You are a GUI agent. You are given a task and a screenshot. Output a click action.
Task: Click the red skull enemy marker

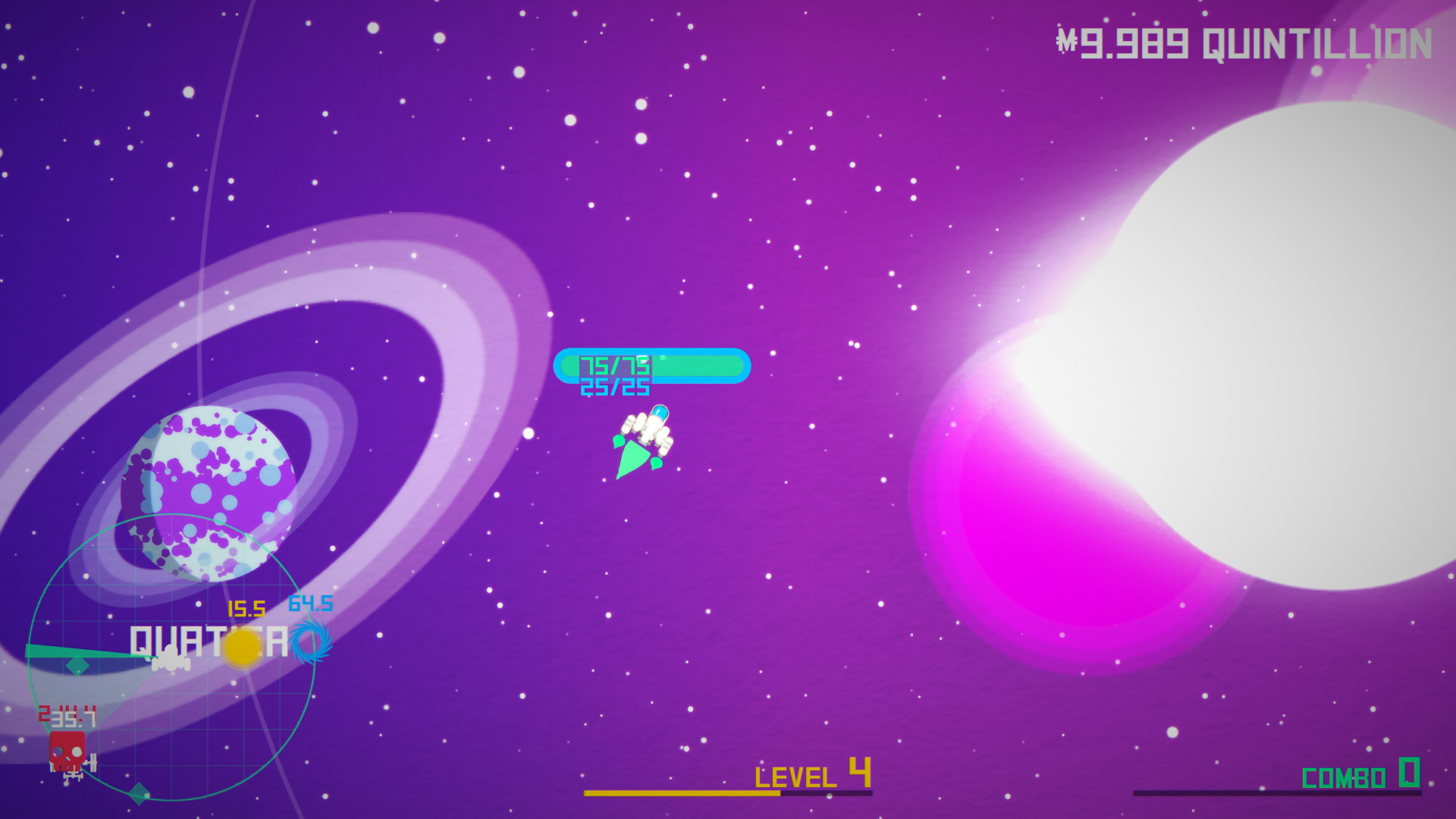[67, 750]
